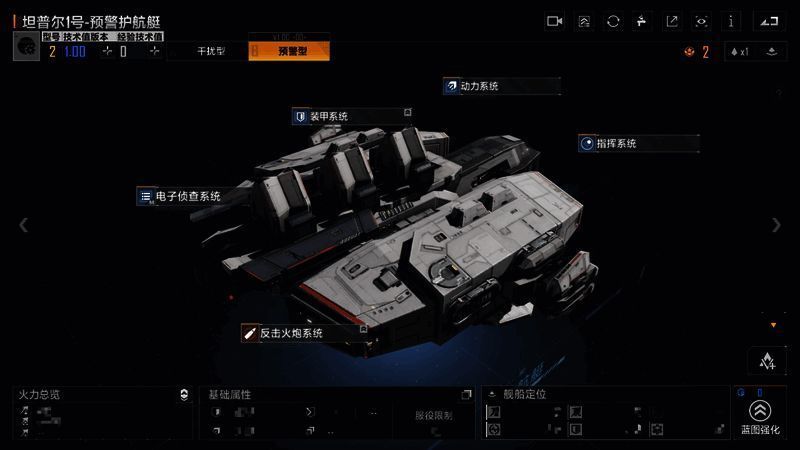Click the circular refresh arrows icon
This screenshot has height=450, width=800.
pos(613,21)
